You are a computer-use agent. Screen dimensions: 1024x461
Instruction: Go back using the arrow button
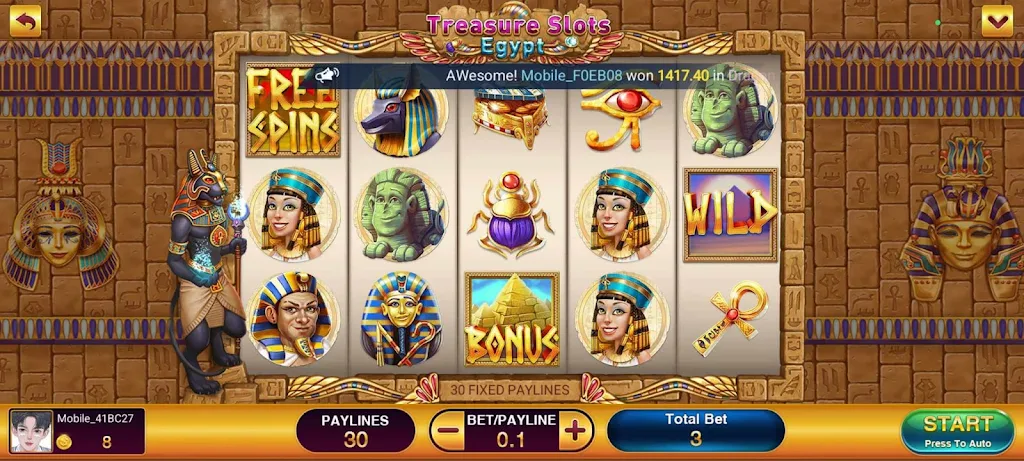(x=25, y=20)
